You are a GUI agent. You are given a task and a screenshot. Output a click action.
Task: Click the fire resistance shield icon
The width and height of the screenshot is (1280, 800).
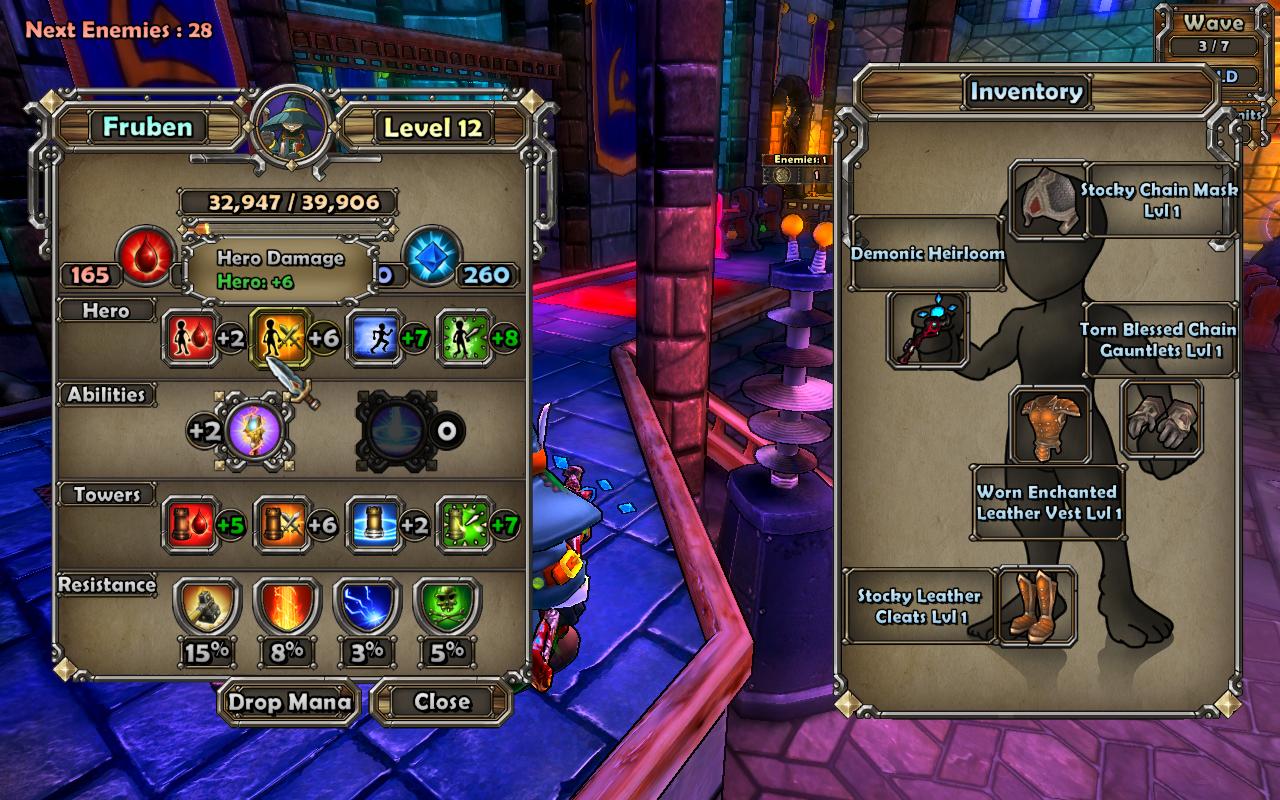[287, 608]
